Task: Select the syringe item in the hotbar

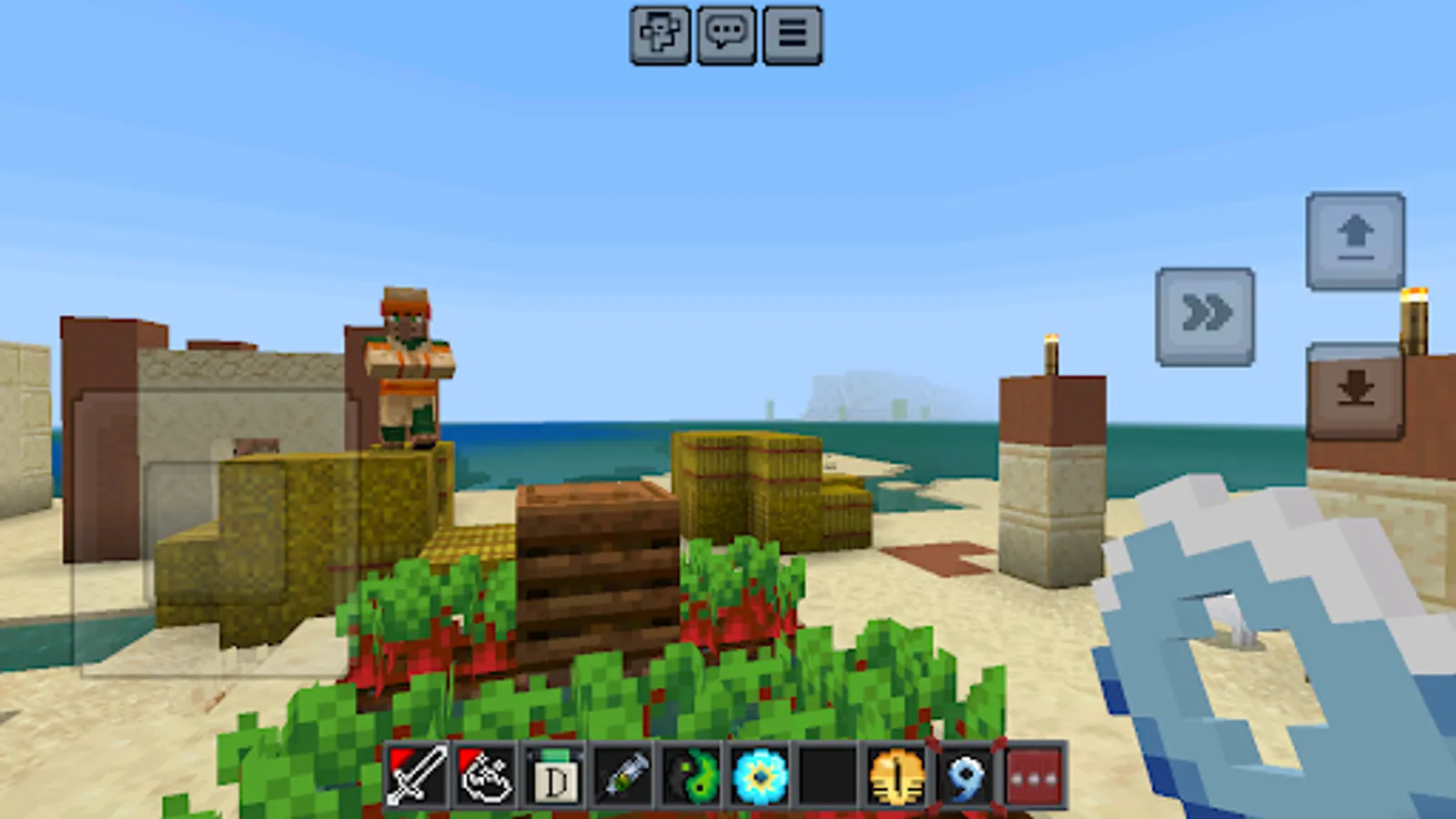Action: pos(622,778)
